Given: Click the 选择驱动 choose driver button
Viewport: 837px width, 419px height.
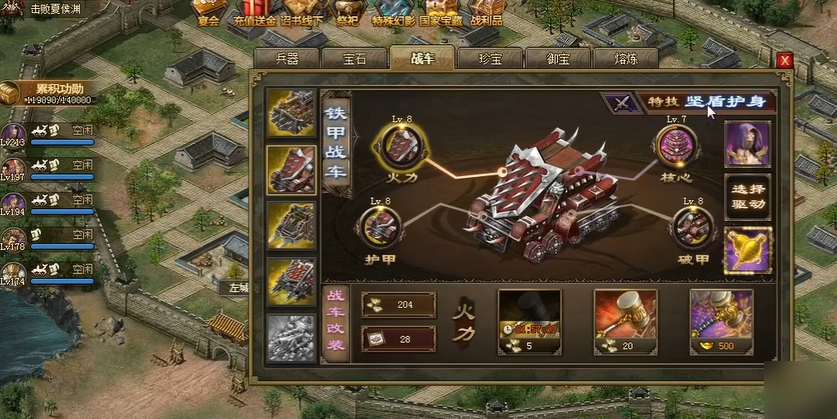Looking at the screenshot, I should click(747, 197).
